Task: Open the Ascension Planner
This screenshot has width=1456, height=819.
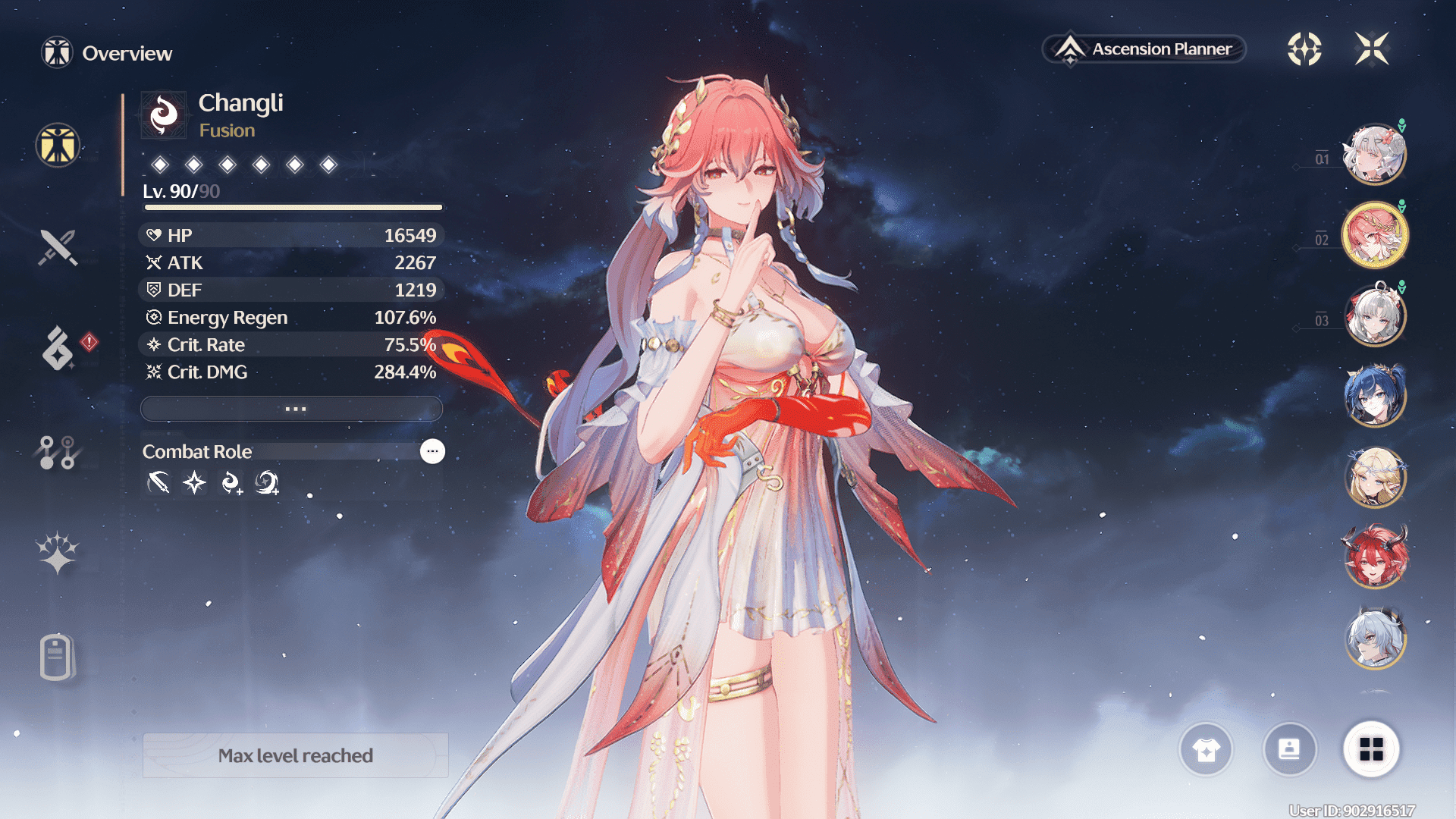Action: click(x=1145, y=49)
